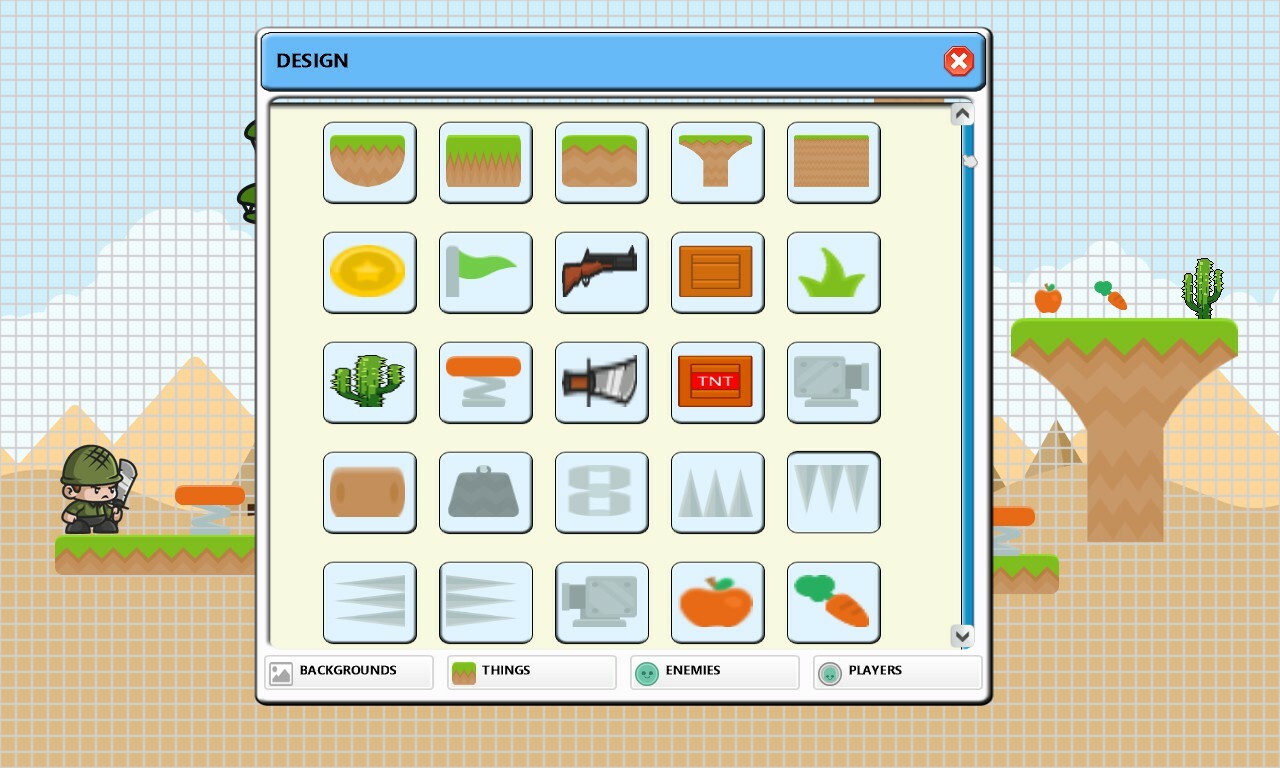Select the apple item
The height and width of the screenshot is (768, 1280).
pyautogui.click(x=717, y=602)
